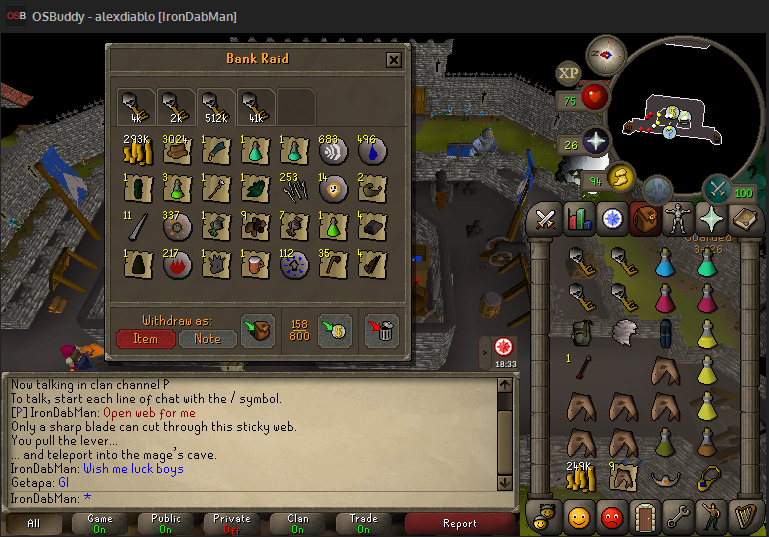Image resolution: width=769 pixels, height=537 pixels.
Task: Withdraw the 217 fire runes
Action: coord(175,263)
